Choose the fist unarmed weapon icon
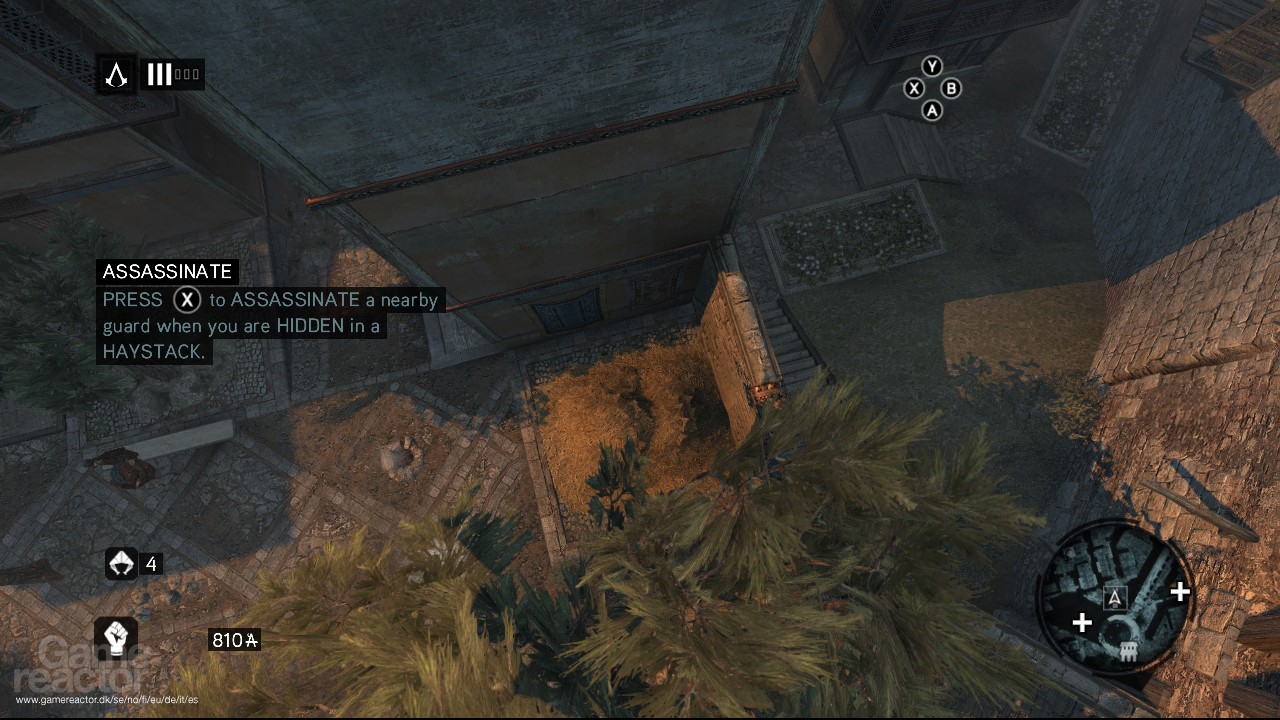 point(116,637)
